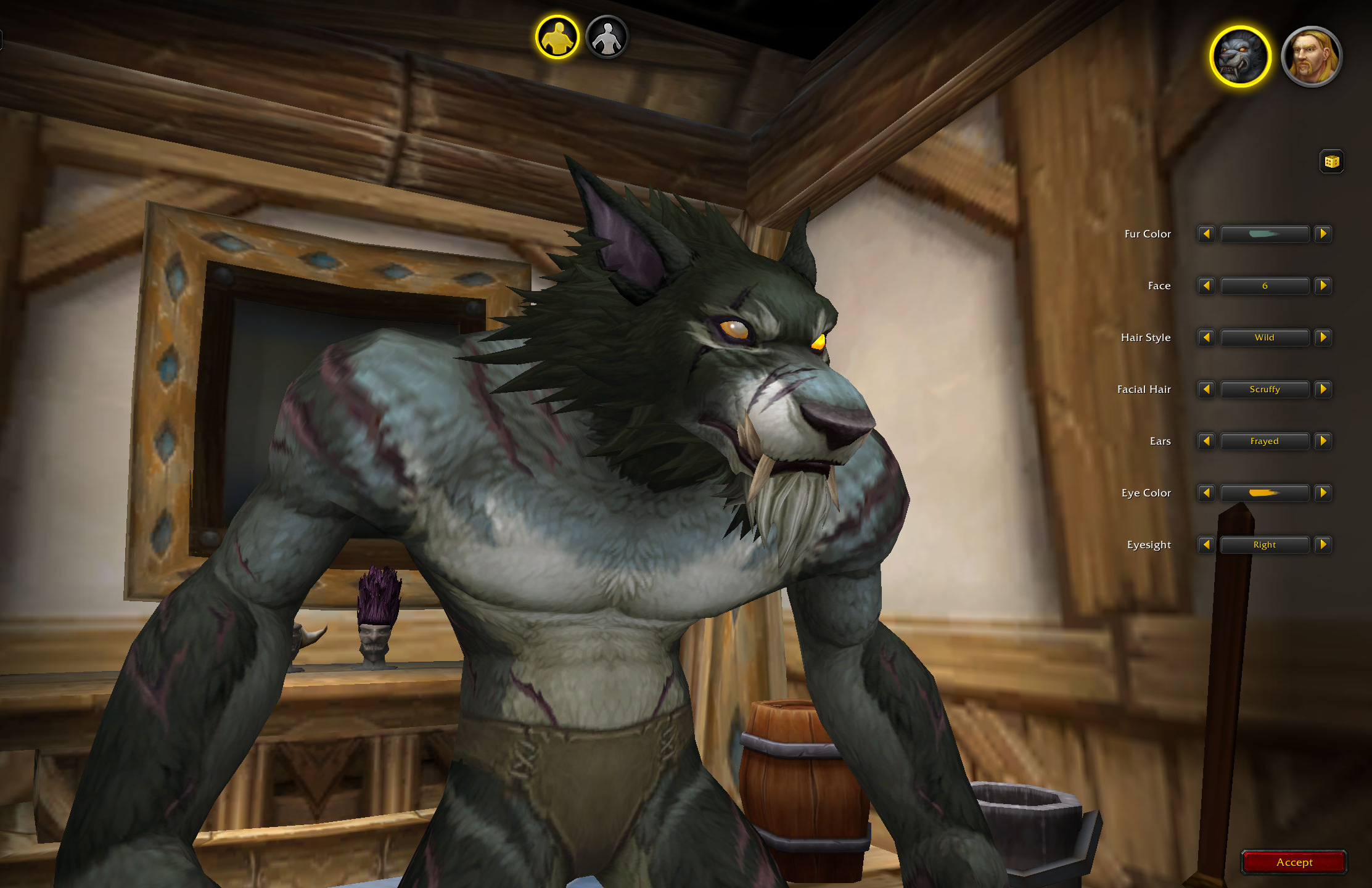Select face number 6

coord(1265,286)
